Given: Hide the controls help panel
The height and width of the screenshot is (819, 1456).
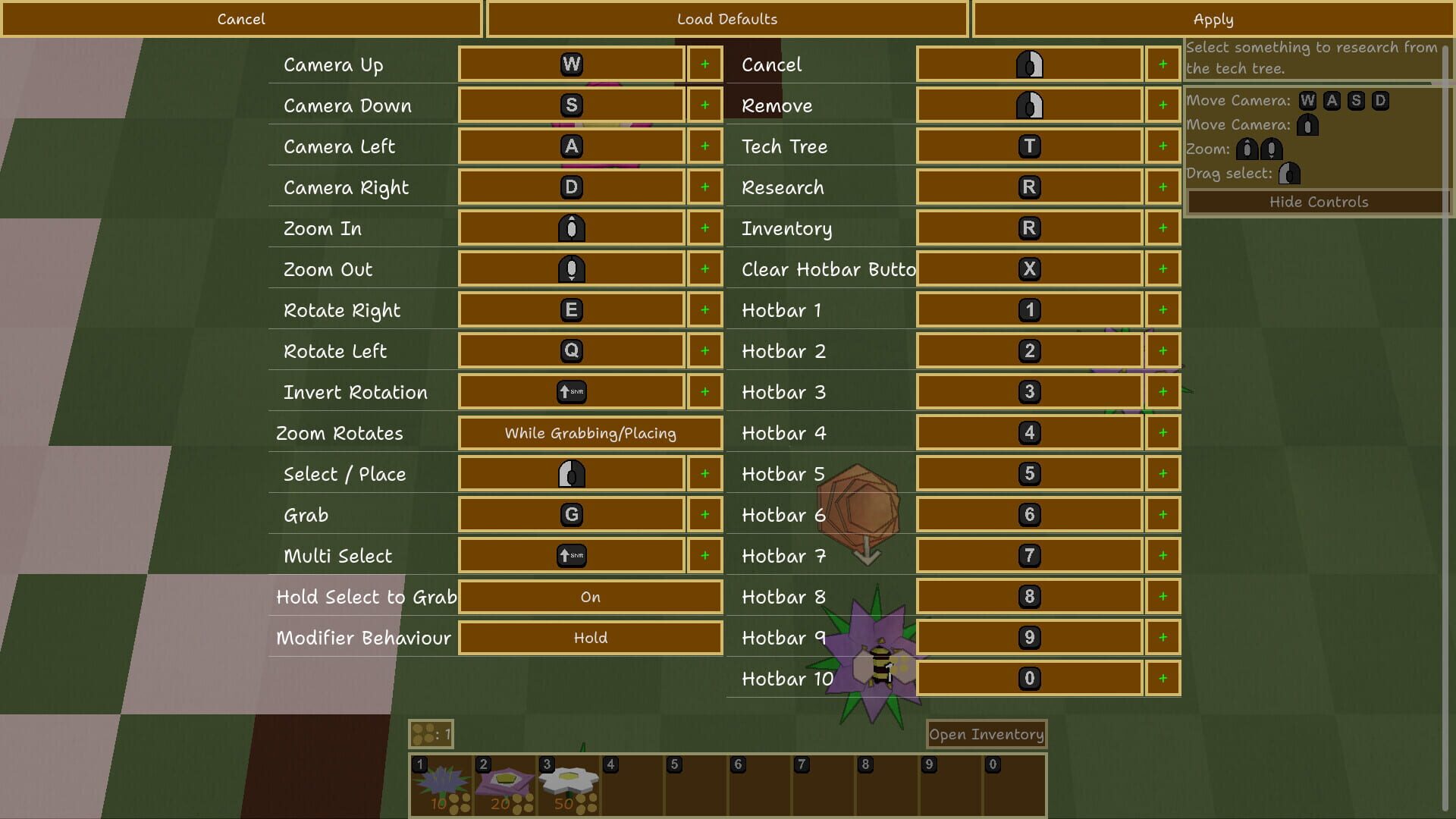Looking at the screenshot, I should (x=1318, y=202).
